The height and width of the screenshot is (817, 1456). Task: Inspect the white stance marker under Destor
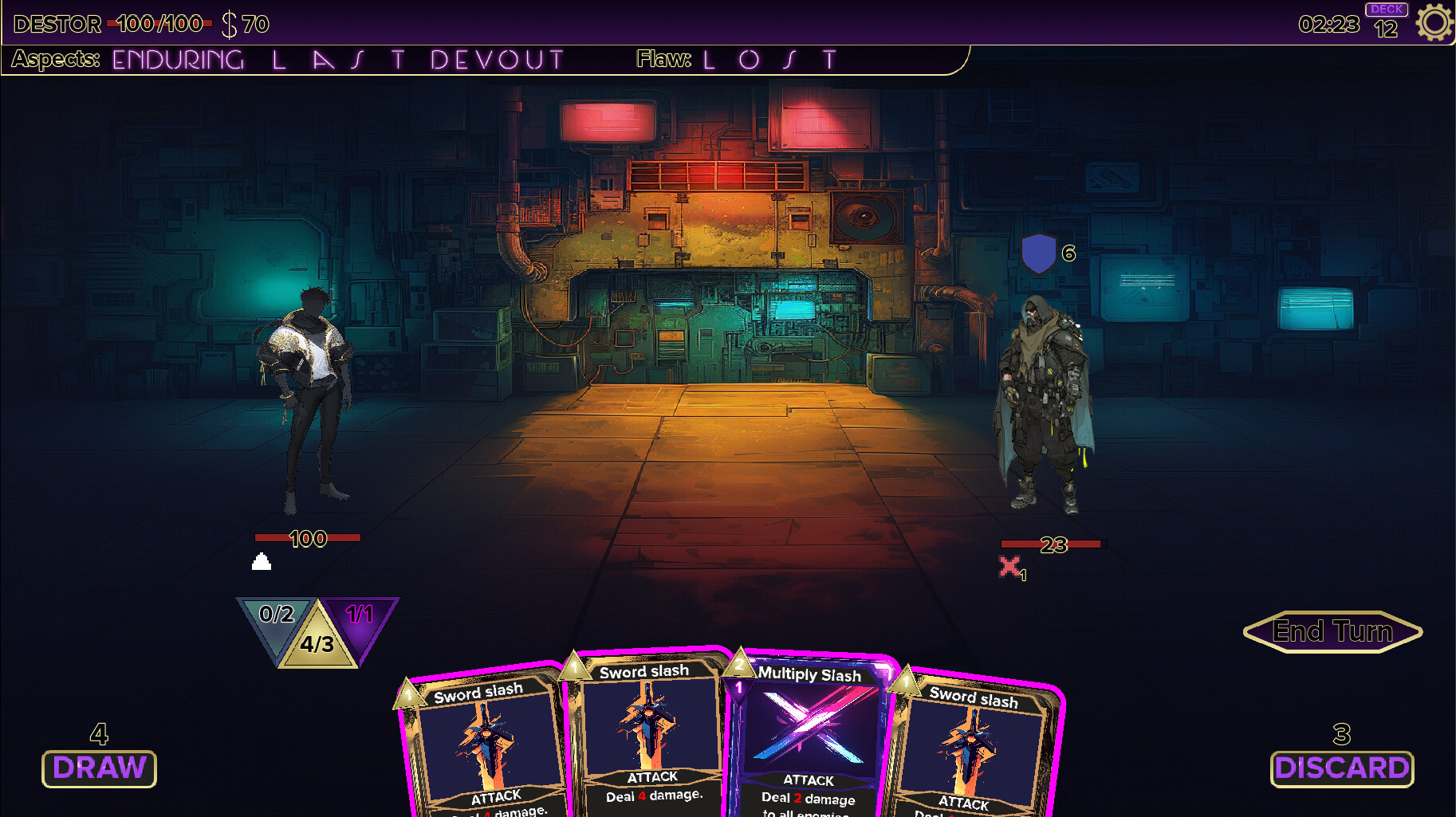(x=261, y=563)
